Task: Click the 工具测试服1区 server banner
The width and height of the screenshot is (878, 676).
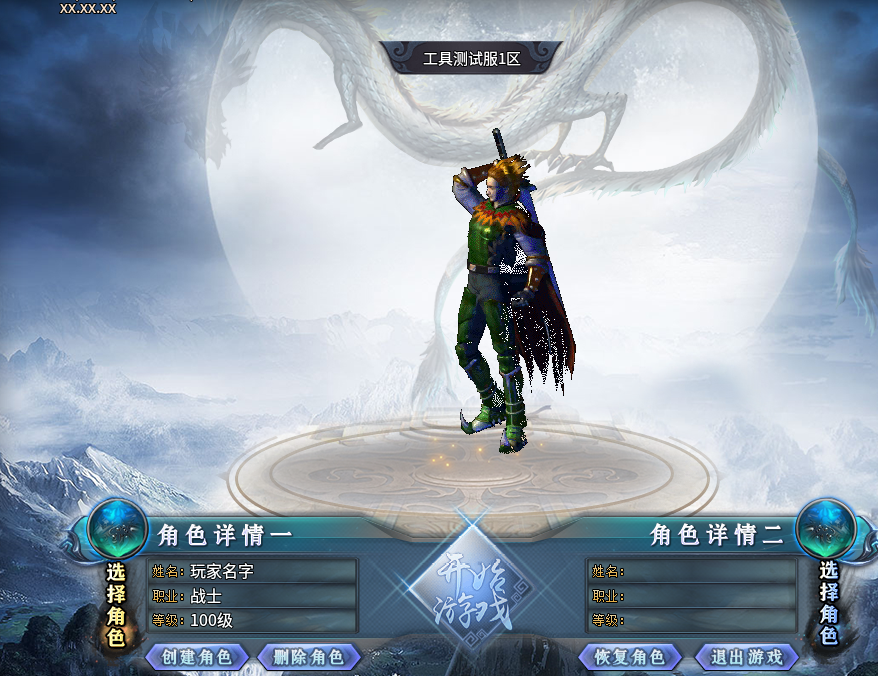Action: coord(471,58)
